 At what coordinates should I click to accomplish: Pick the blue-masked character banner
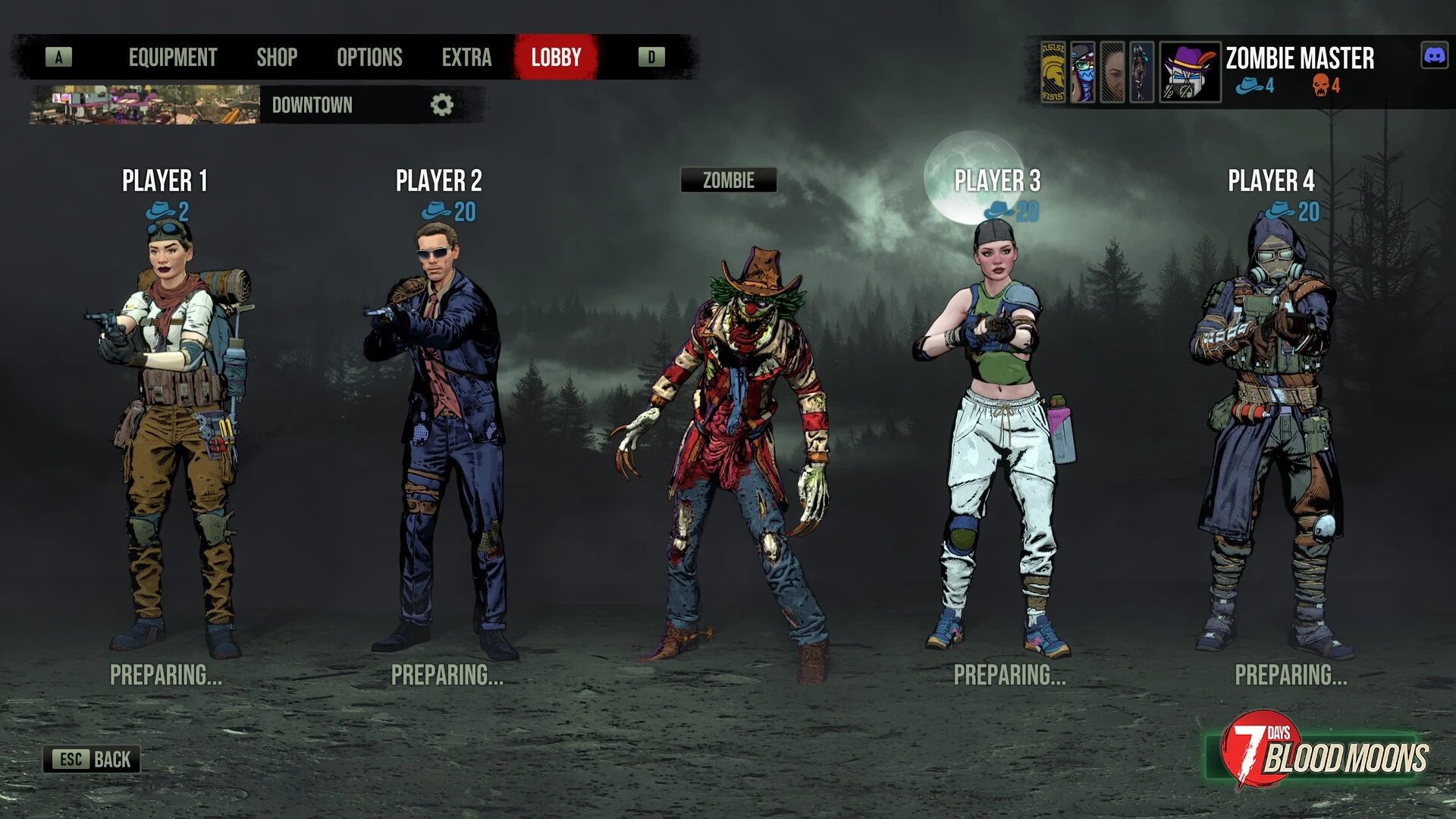pyautogui.click(x=1083, y=72)
